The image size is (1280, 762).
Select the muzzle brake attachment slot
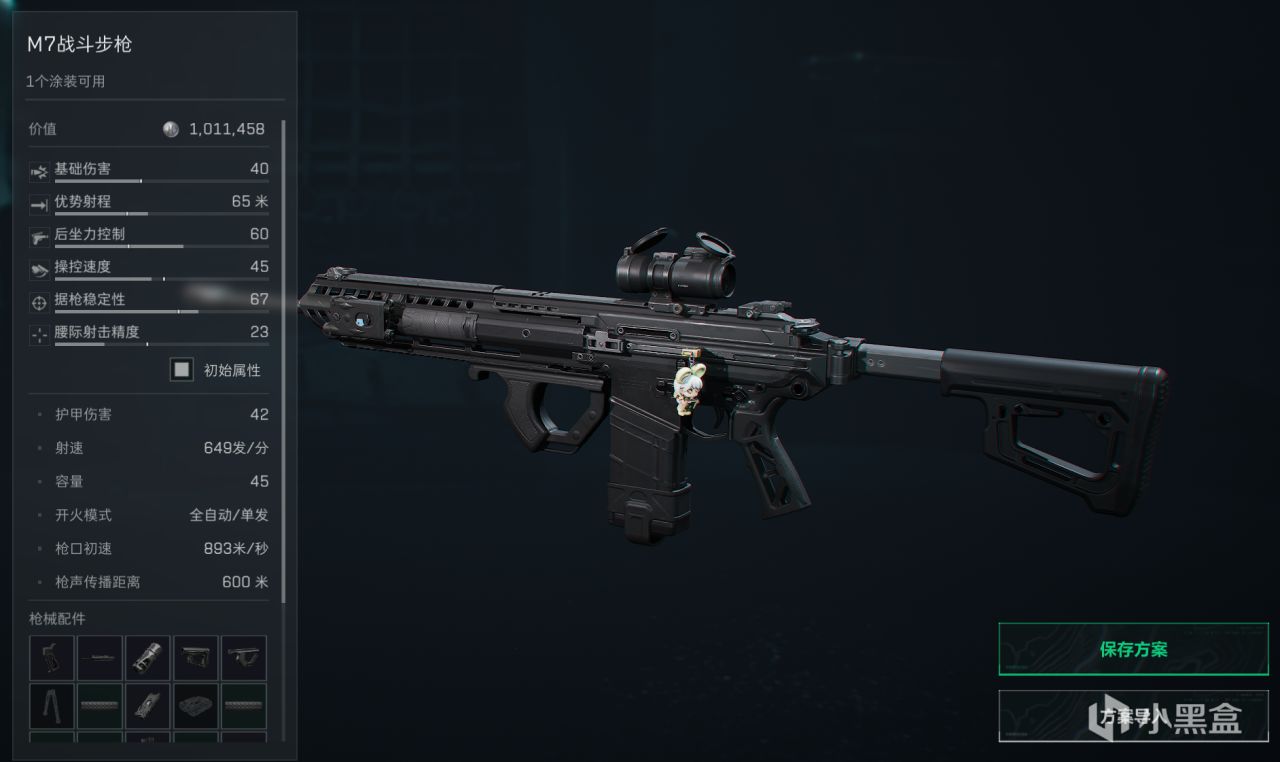pyautogui.click(x=148, y=658)
